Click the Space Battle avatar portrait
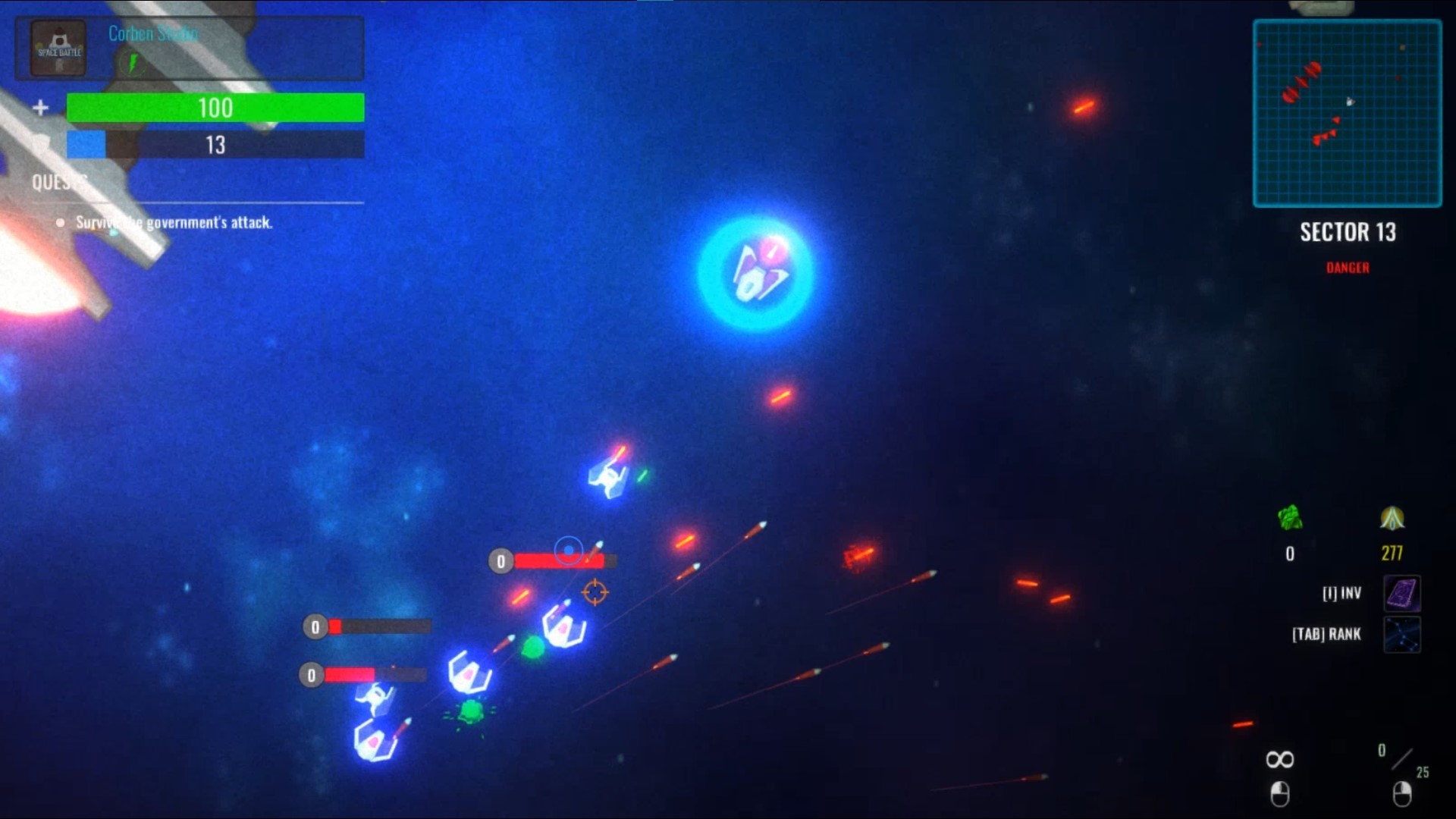The image size is (1456, 819). 57,48
